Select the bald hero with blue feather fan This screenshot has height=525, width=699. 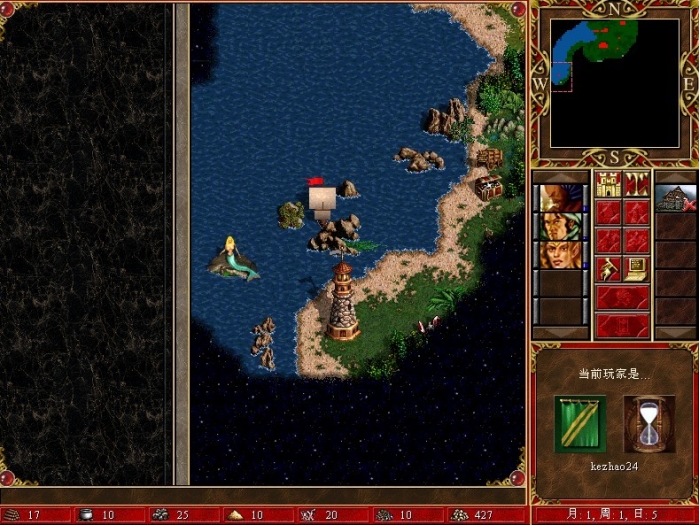pyautogui.click(x=561, y=197)
